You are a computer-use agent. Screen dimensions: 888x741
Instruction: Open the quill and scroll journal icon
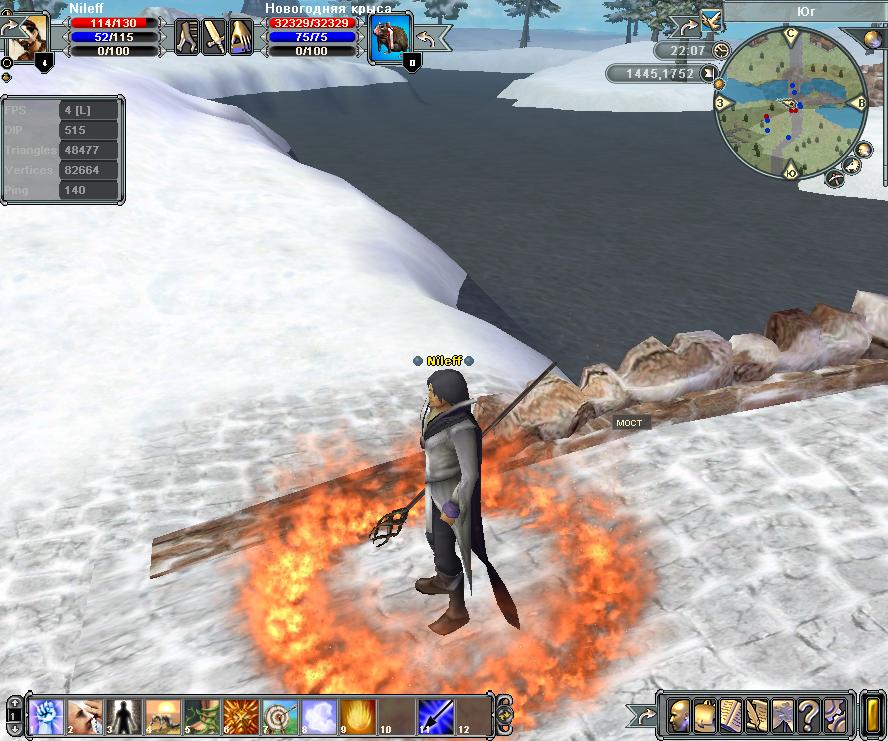click(x=757, y=715)
